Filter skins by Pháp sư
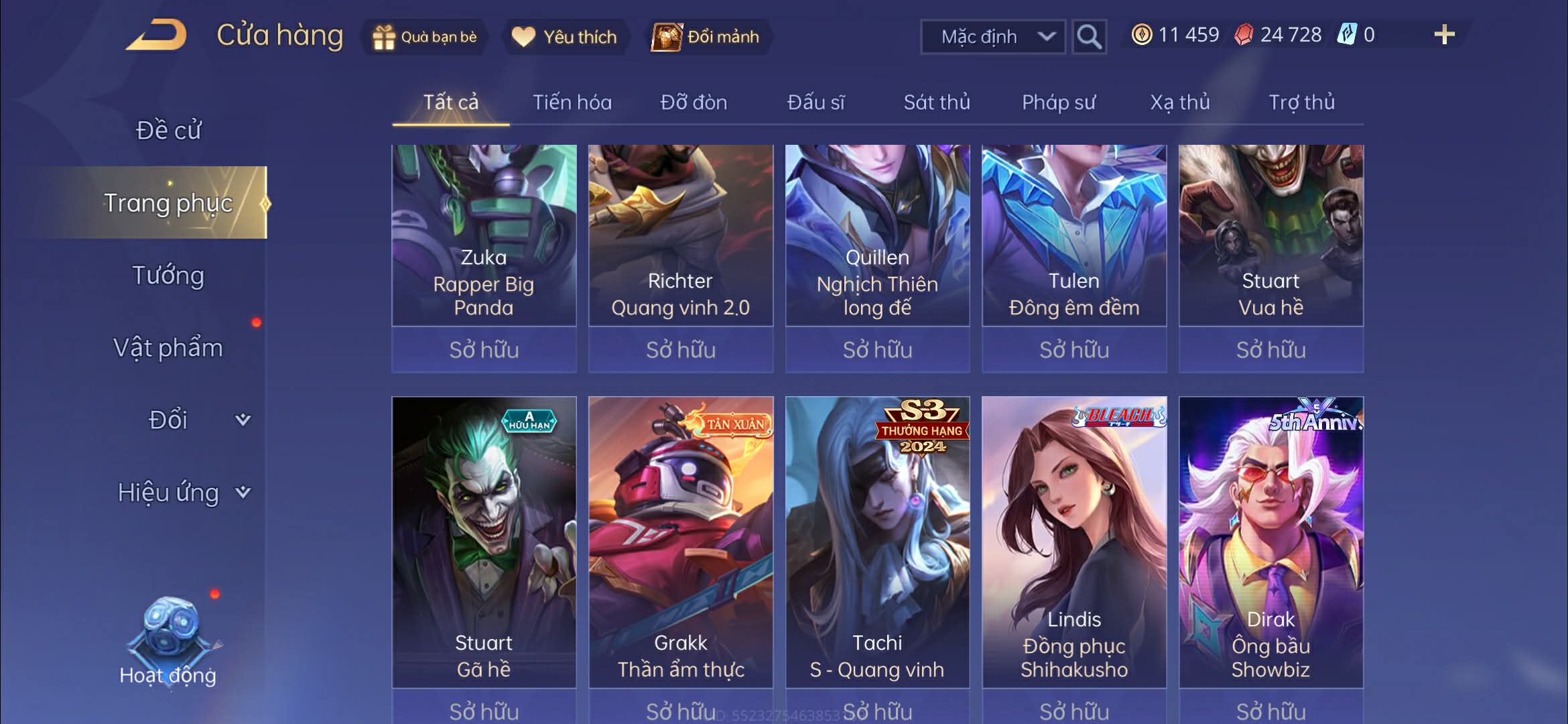Screen dimensions: 1568x724 coord(1058,103)
